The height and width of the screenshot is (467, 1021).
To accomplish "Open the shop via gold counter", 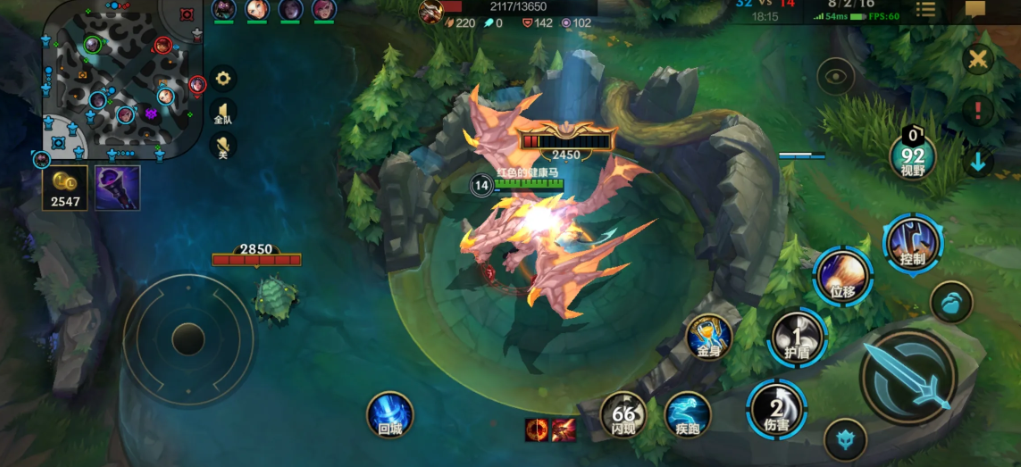I will (x=63, y=189).
